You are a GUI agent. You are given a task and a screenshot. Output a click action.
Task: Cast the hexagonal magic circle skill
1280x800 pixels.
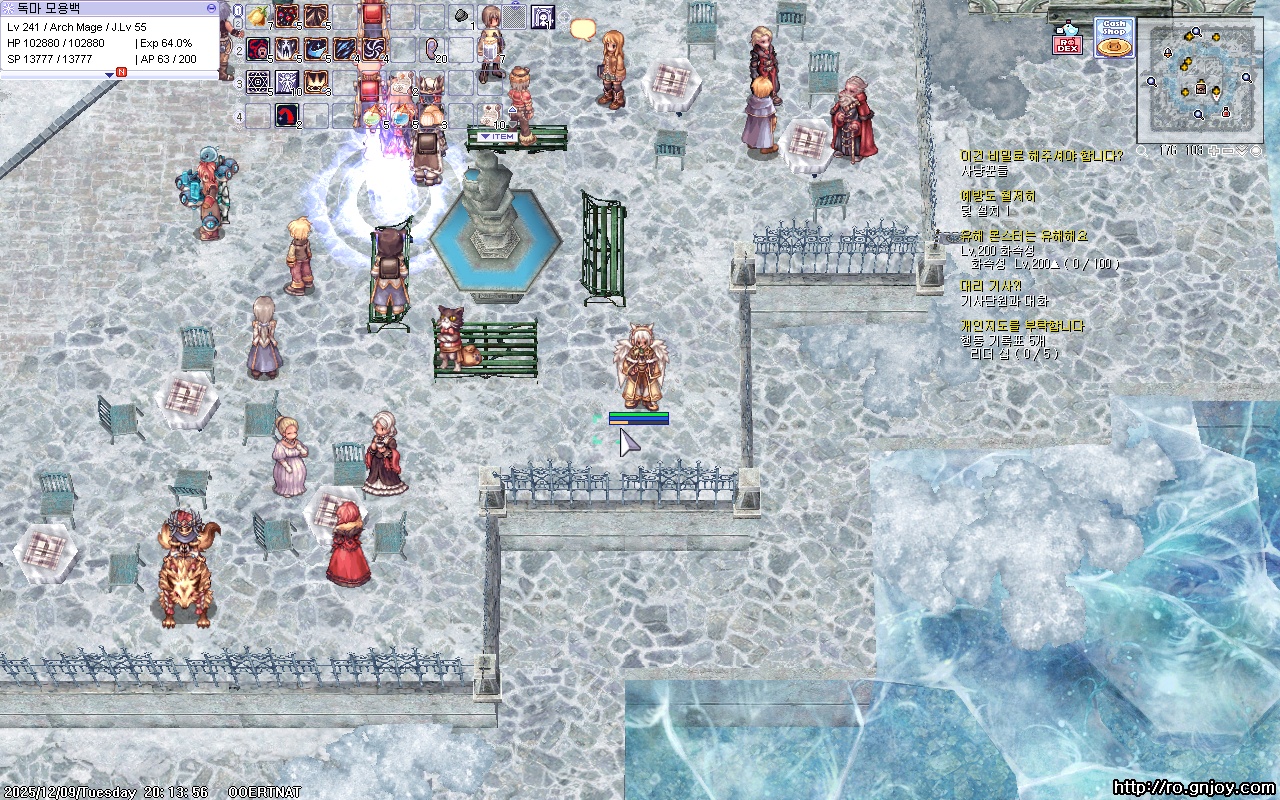[258, 82]
